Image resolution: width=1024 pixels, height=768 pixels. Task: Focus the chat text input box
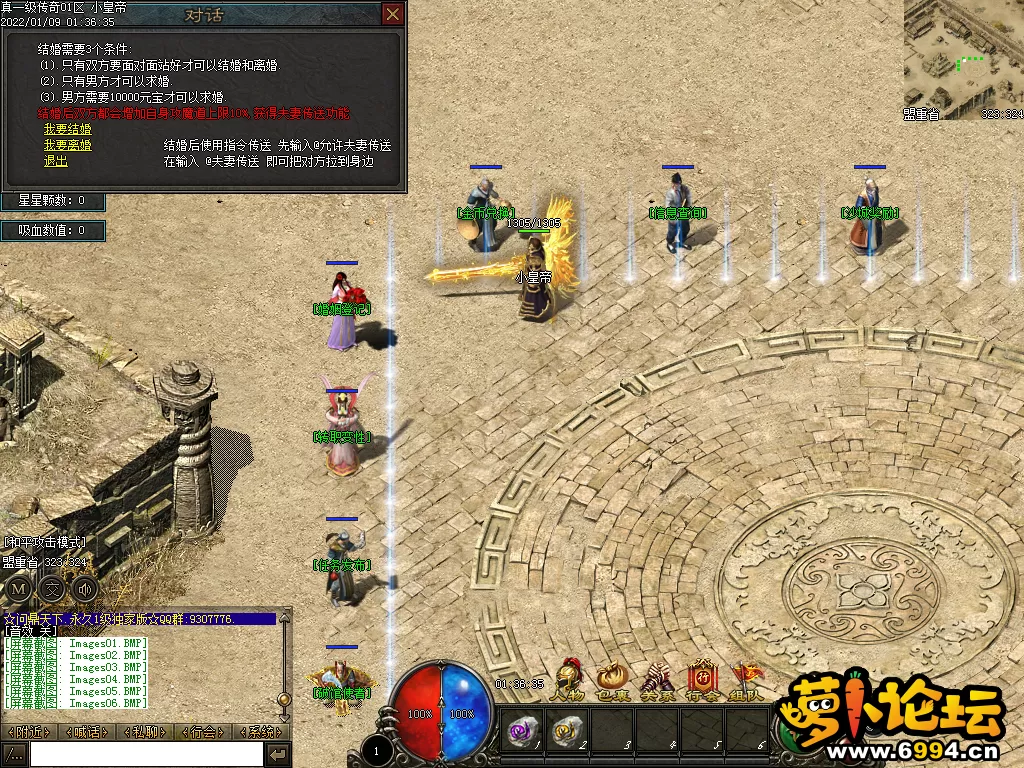click(146, 754)
